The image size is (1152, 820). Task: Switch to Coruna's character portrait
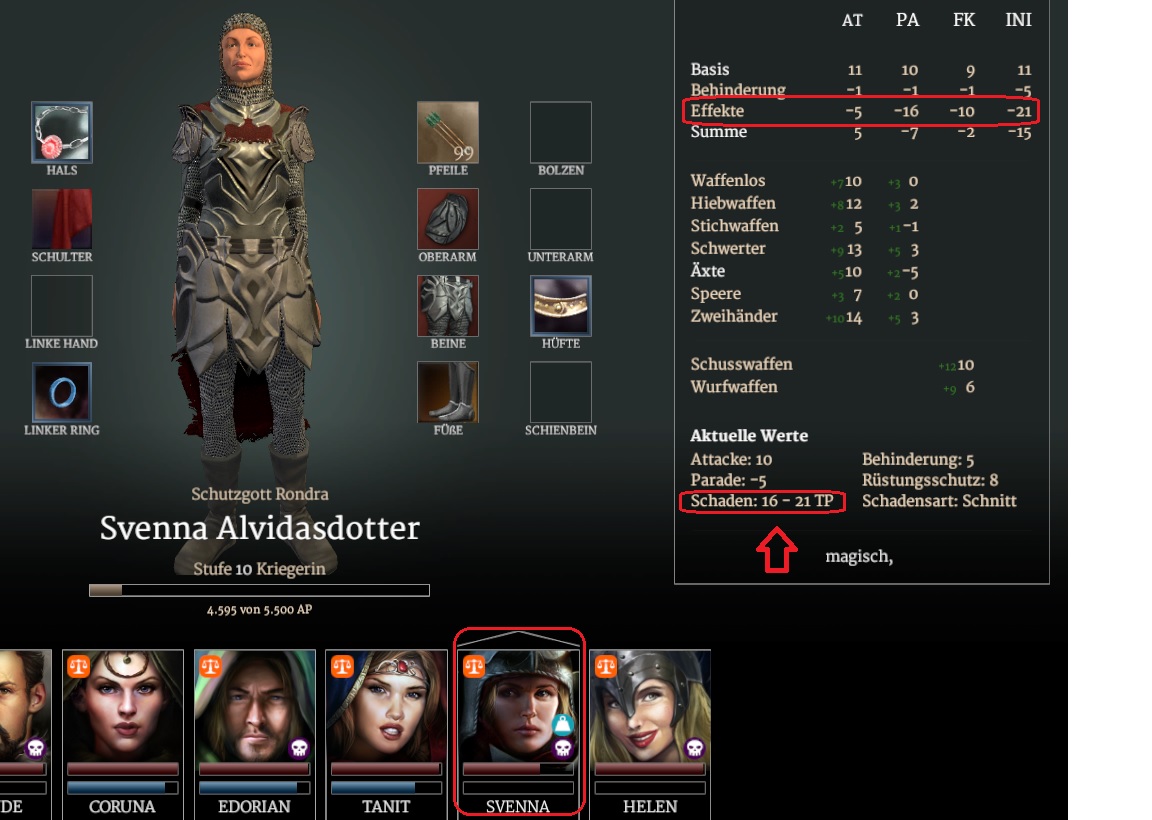(123, 708)
